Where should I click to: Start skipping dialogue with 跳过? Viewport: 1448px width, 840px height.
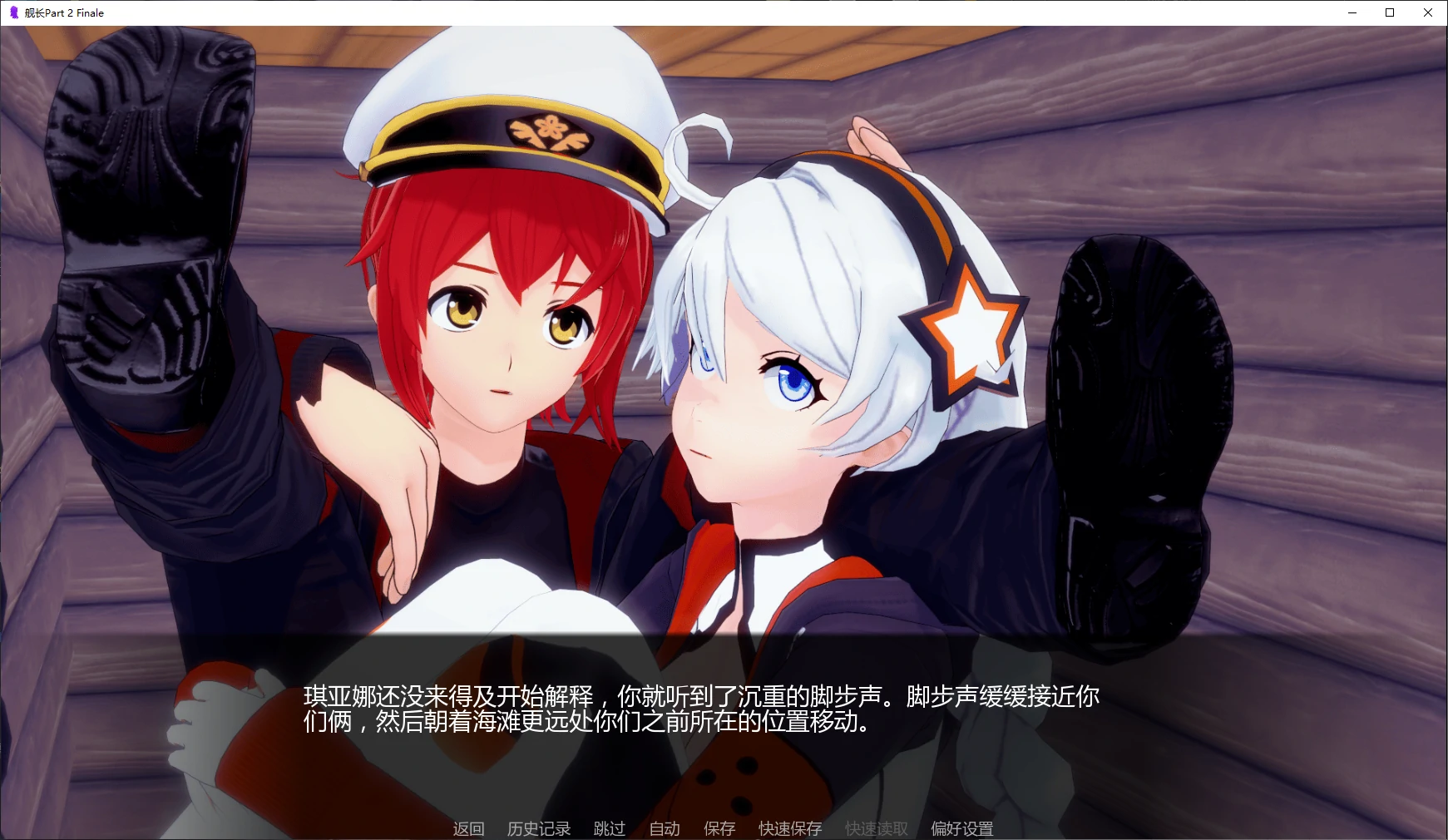(610, 828)
